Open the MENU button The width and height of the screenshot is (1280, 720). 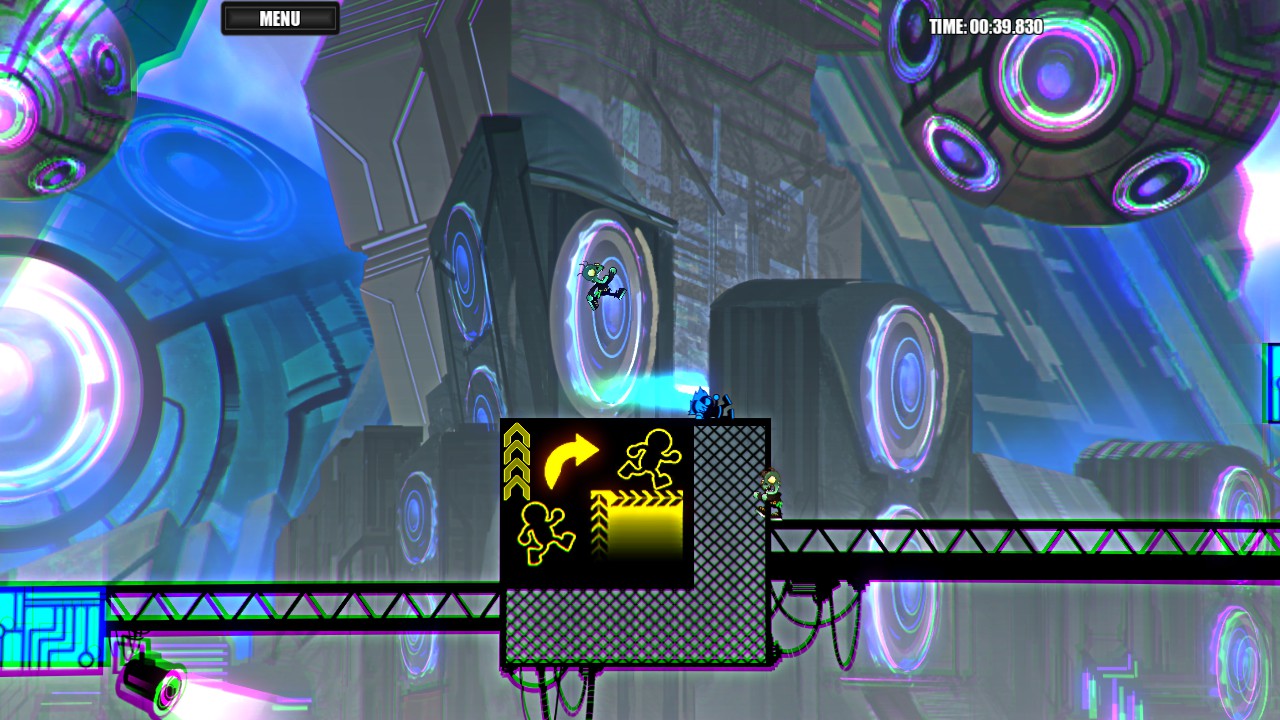(281, 17)
